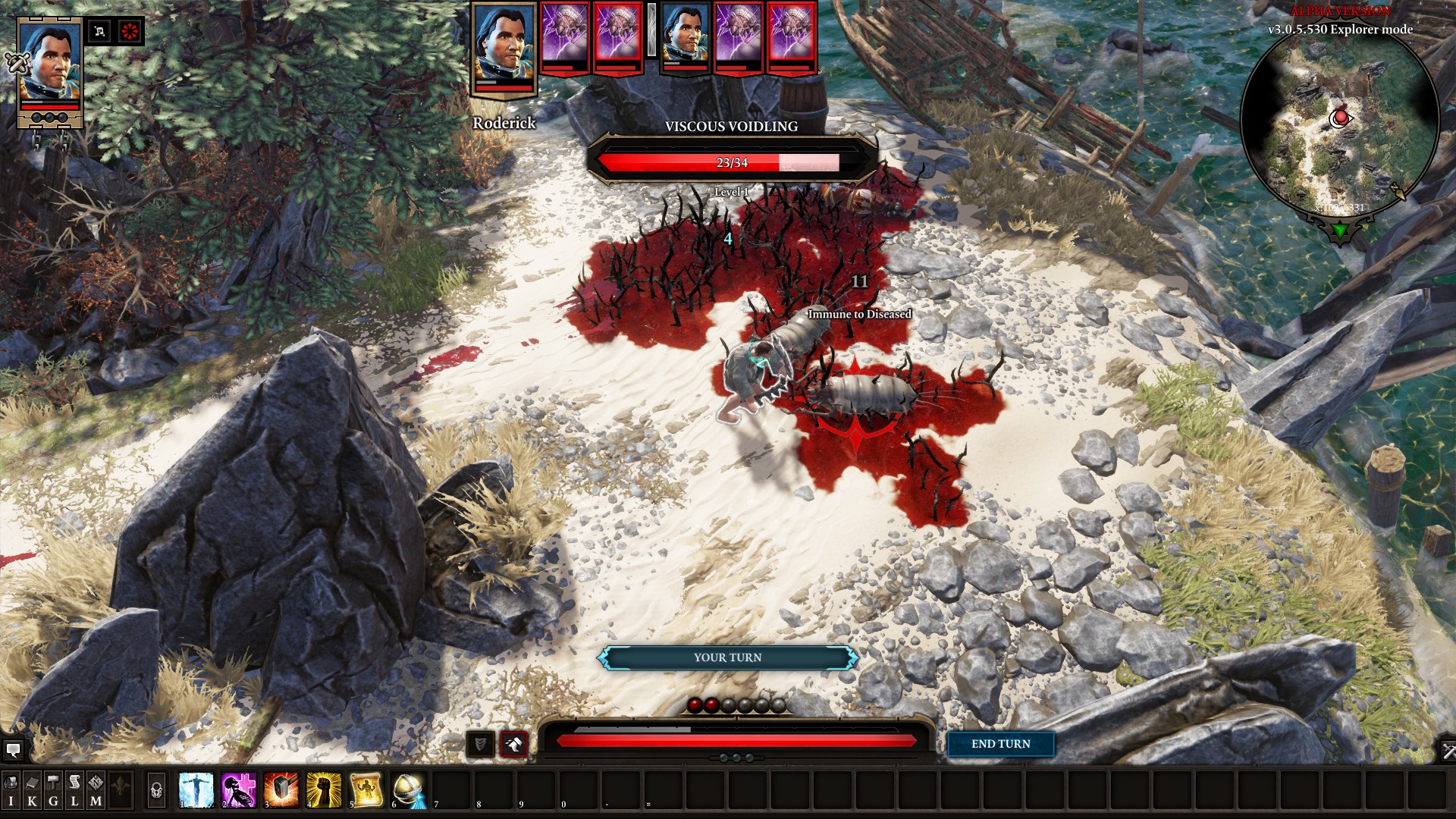Click the shield guard icon beside the health bar
The image size is (1456, 819).
(480, 745)
